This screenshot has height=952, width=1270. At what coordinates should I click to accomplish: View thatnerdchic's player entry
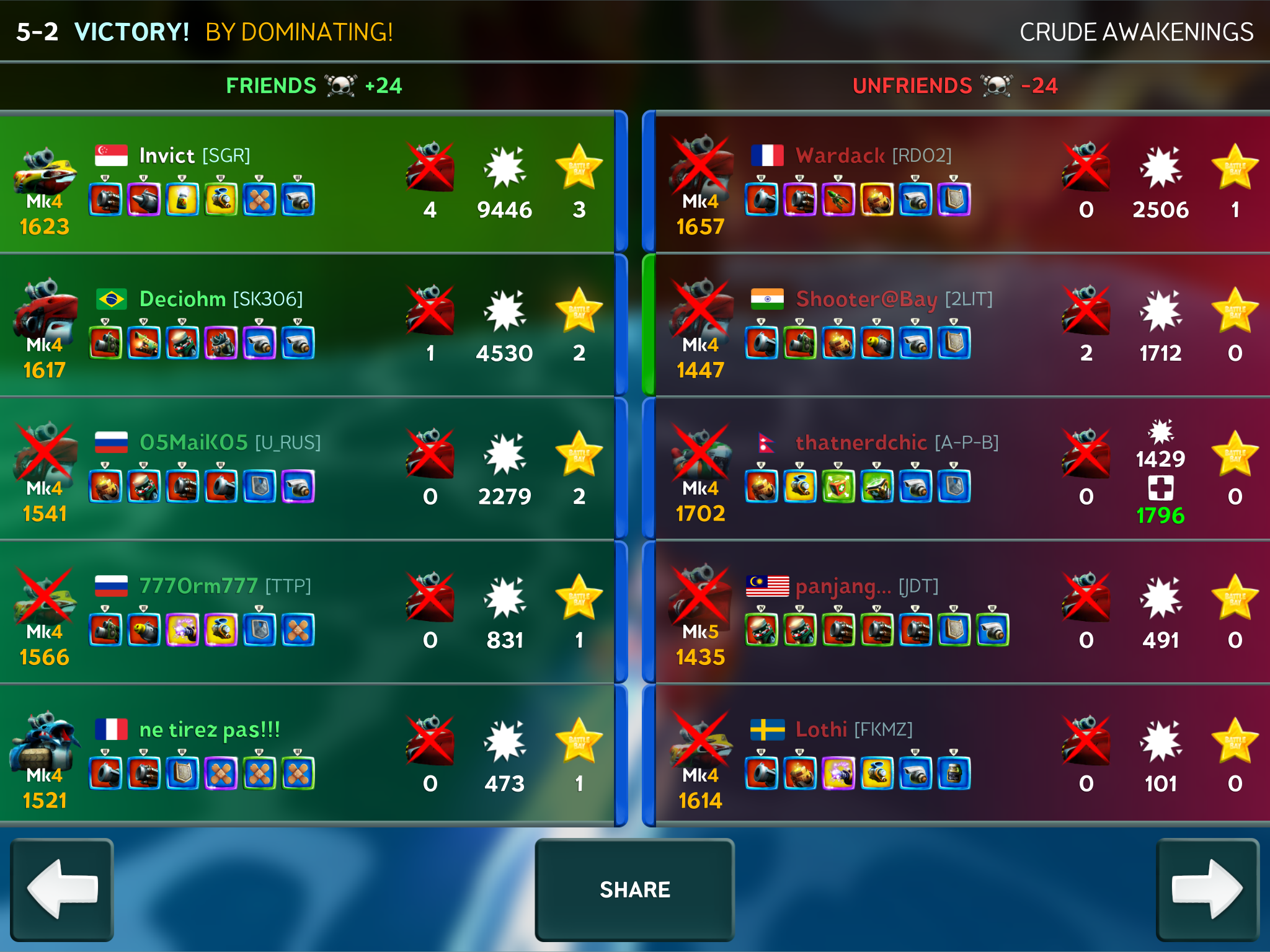[961, 469]
